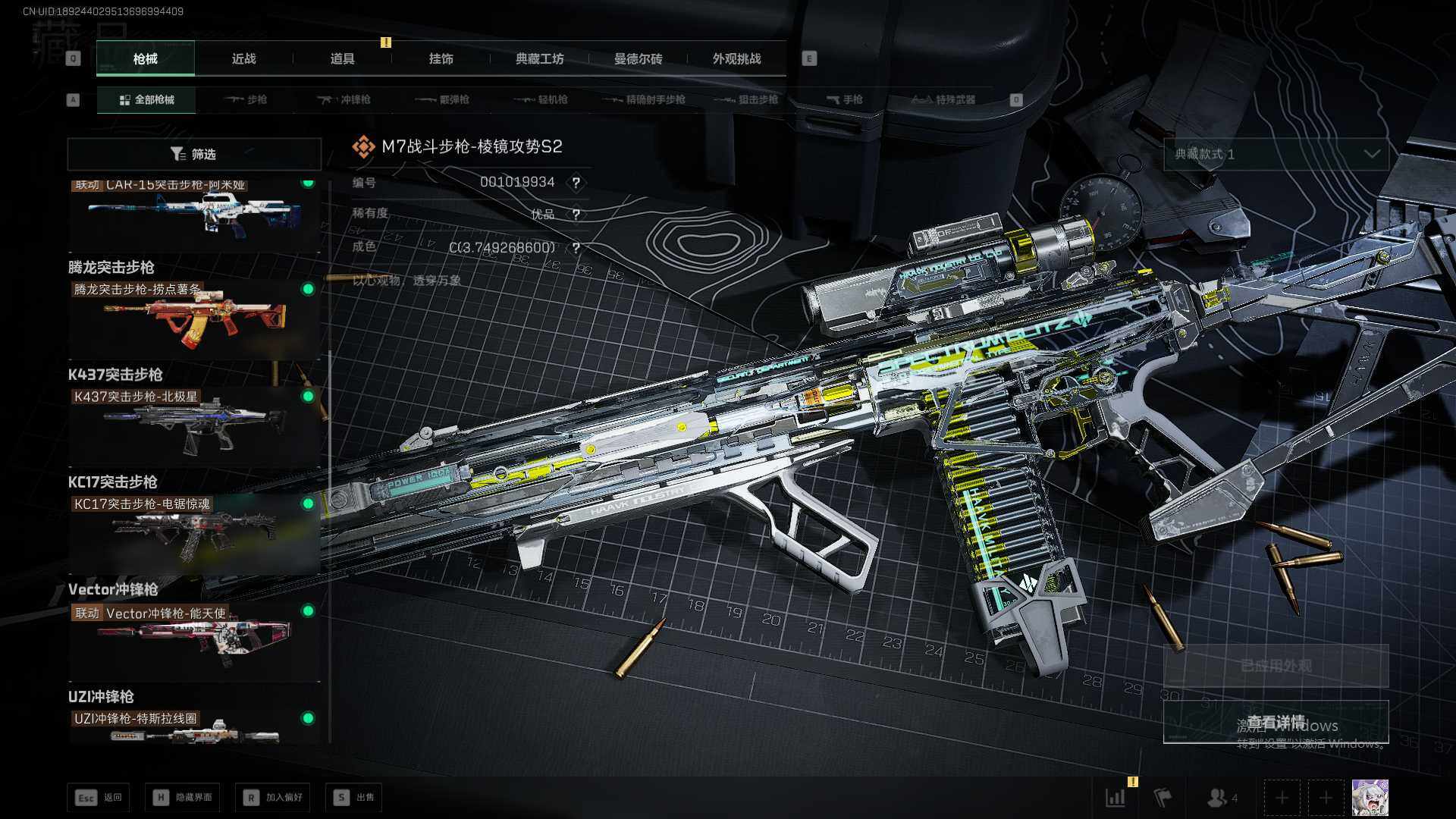Click the 出售 sell button
Screen dimensions: 1456x819
354,797
